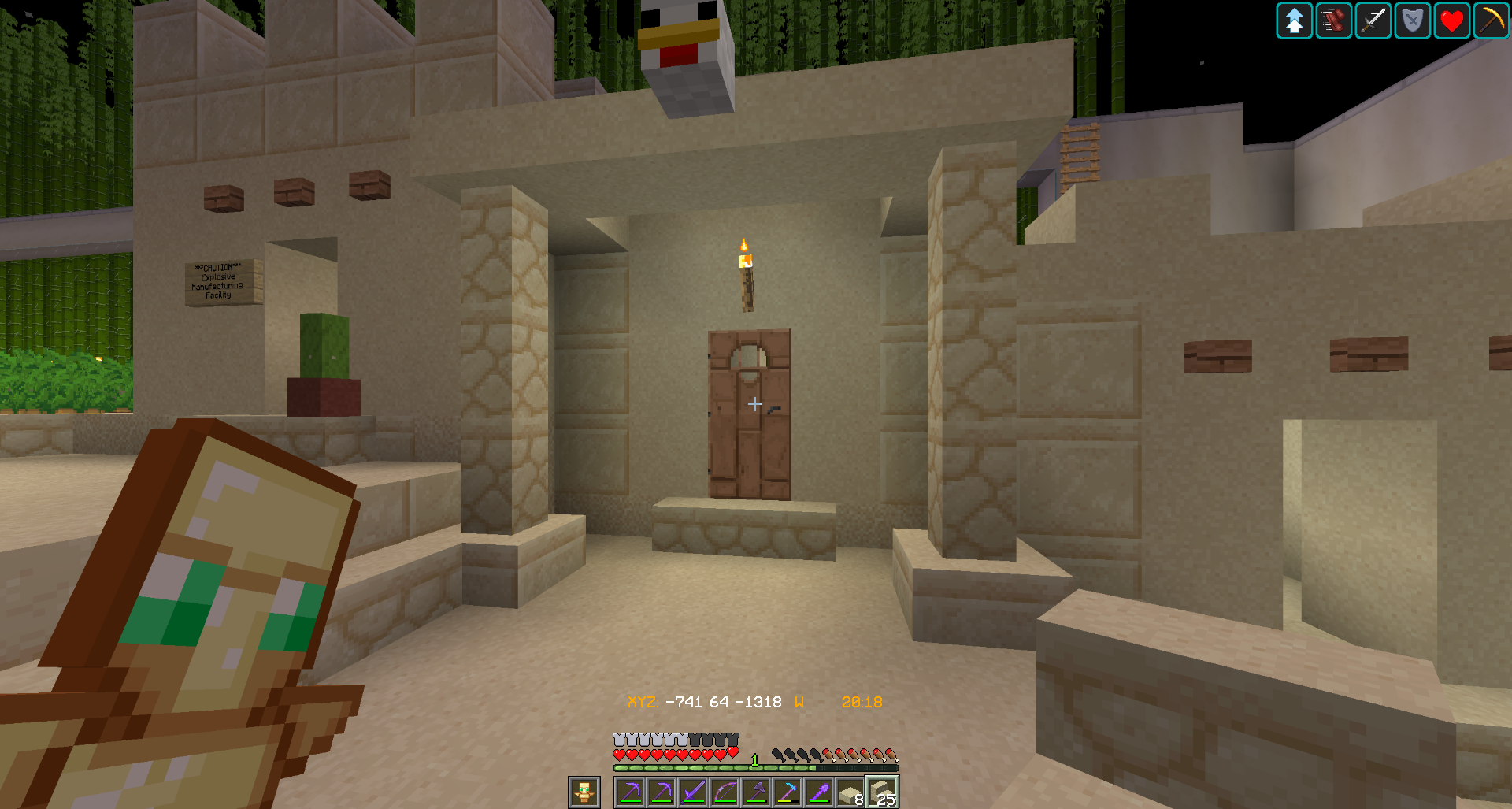Click the speed boot effect icon
This screenshot has width=1512, height=809.
coord(1334,20)
